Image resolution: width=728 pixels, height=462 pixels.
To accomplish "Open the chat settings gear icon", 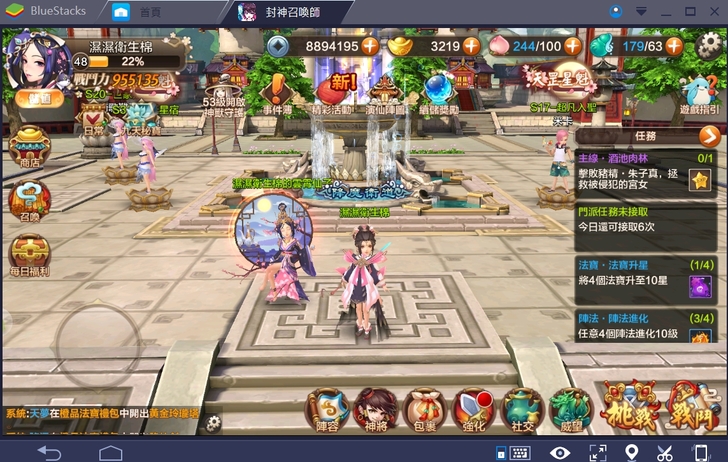I will (213, 422).
